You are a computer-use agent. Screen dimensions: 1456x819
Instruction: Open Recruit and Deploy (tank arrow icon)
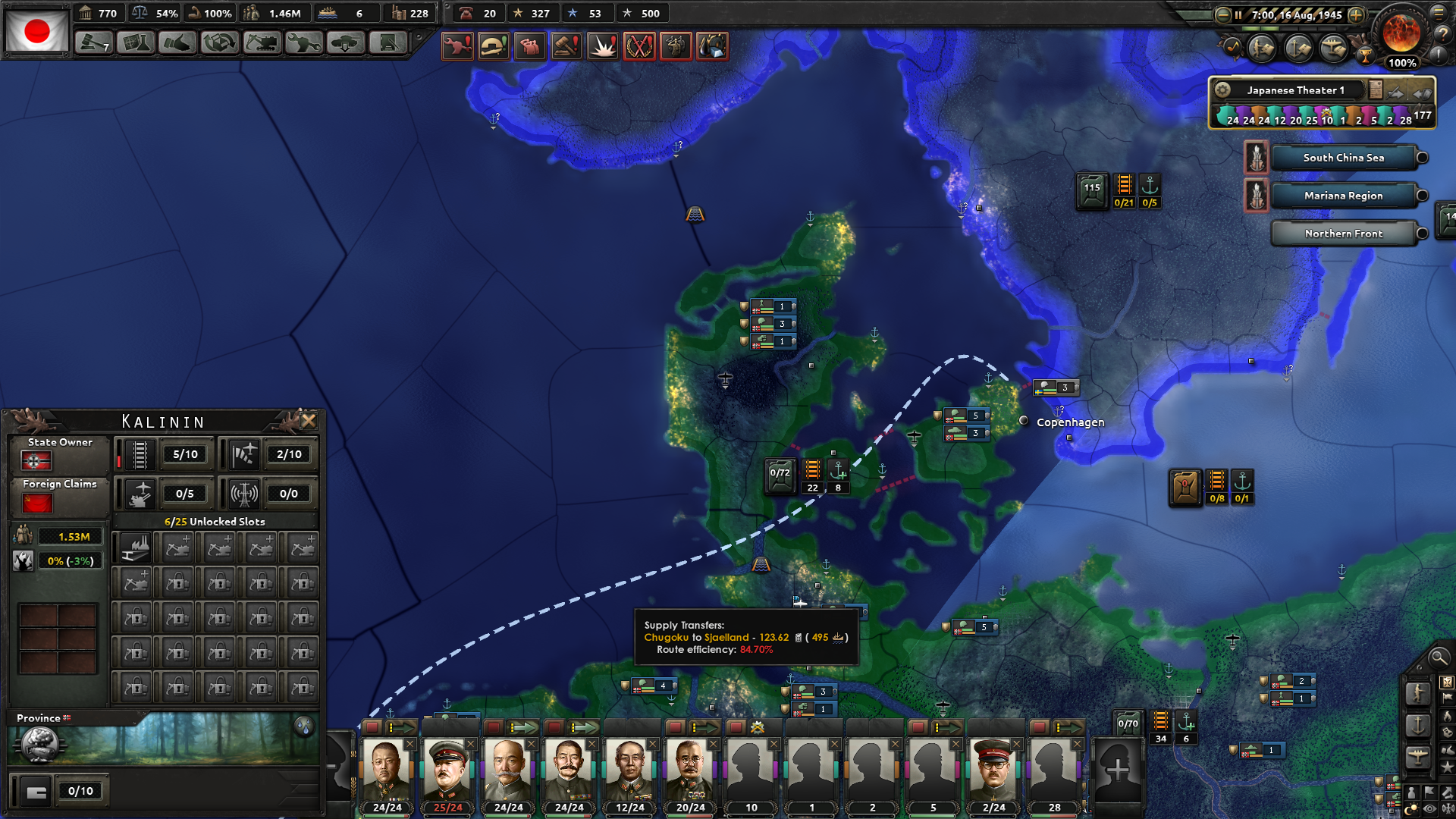tap(346, 42)
